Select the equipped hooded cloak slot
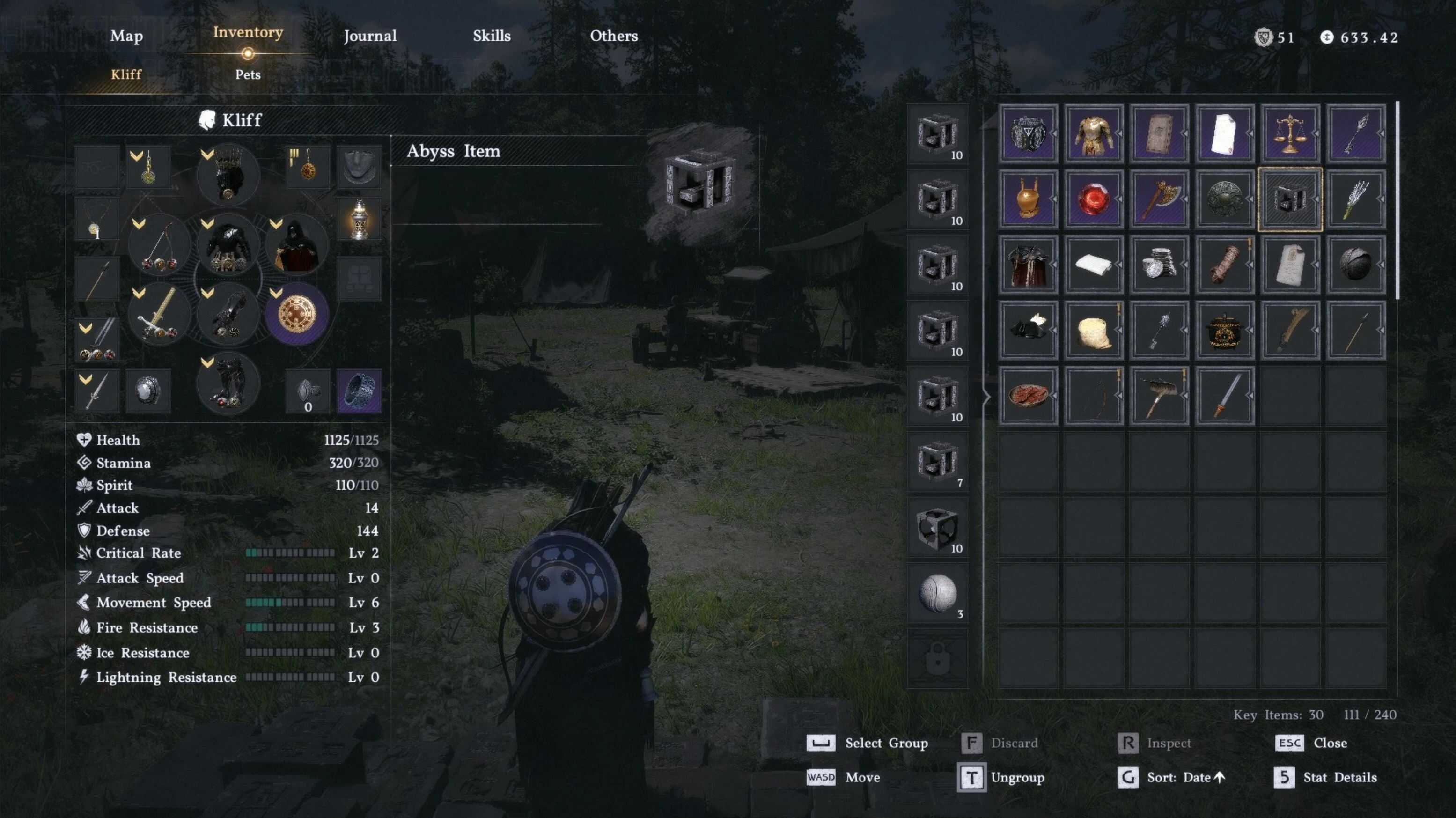The image size is (1456, 818). click(x=296, y=245)
